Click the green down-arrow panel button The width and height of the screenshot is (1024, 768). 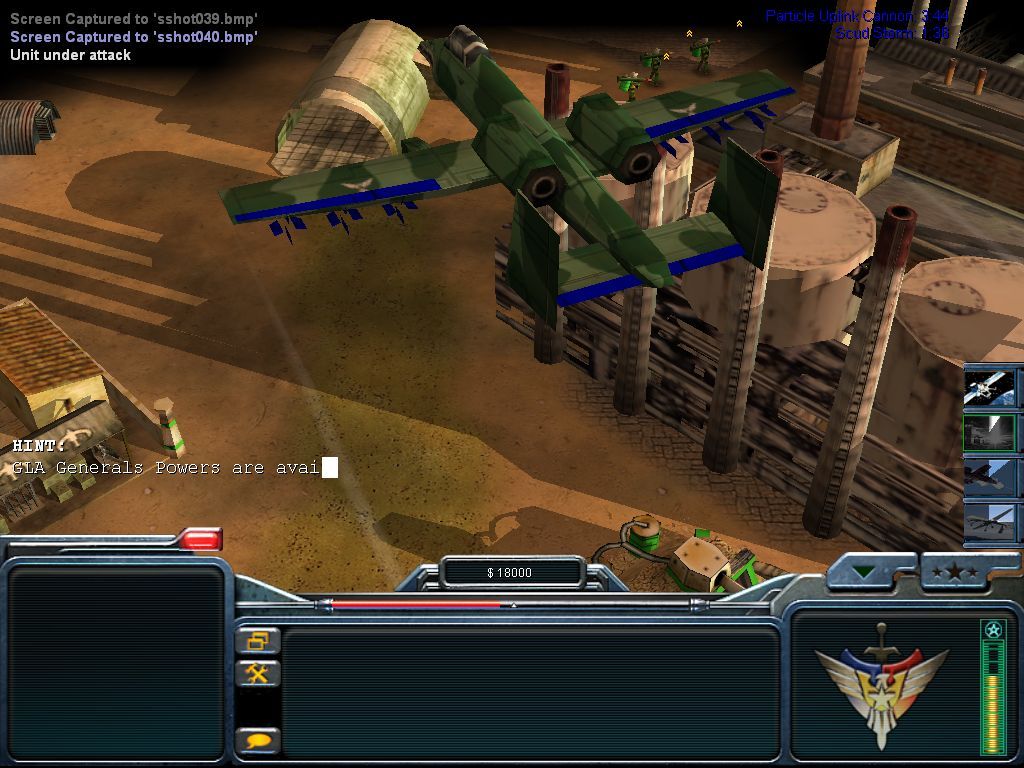click(x=864, y=573)
